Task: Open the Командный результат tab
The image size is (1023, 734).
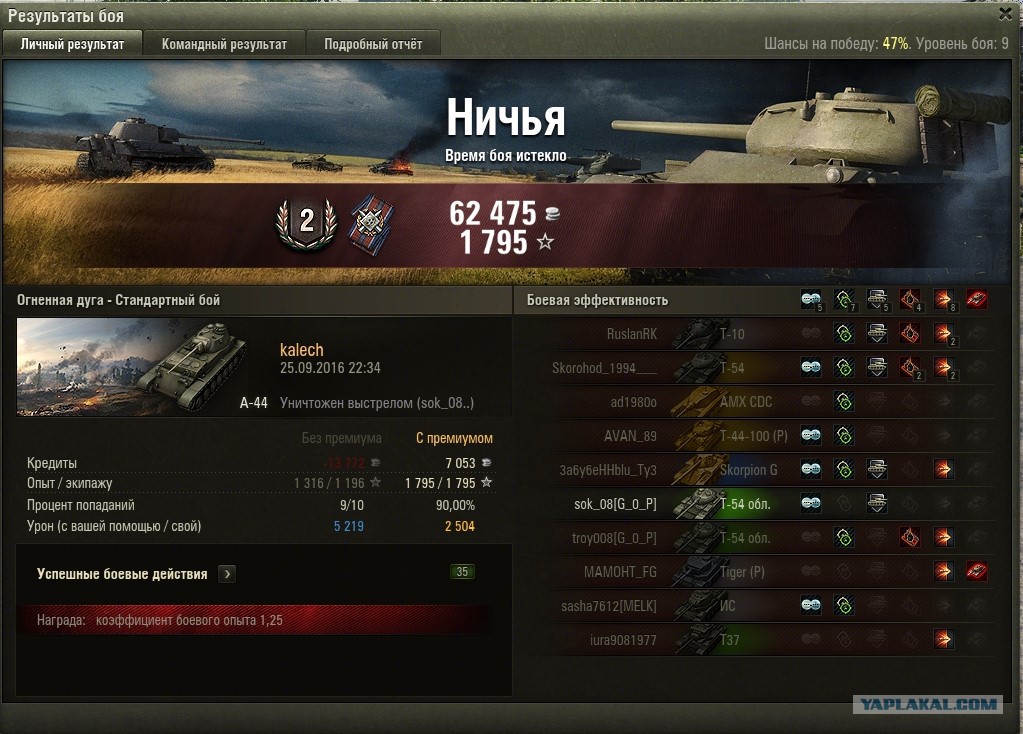Action: coord(224,44)
